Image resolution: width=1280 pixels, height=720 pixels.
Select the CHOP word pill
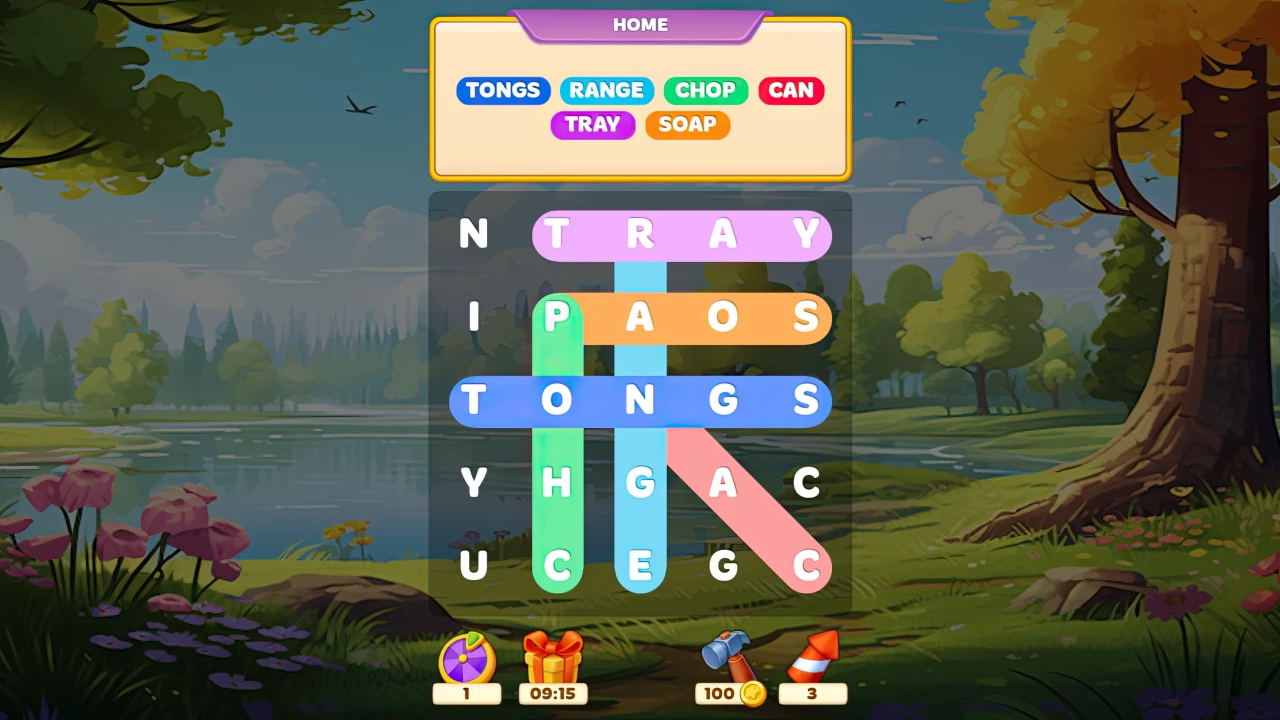[706, 90]
